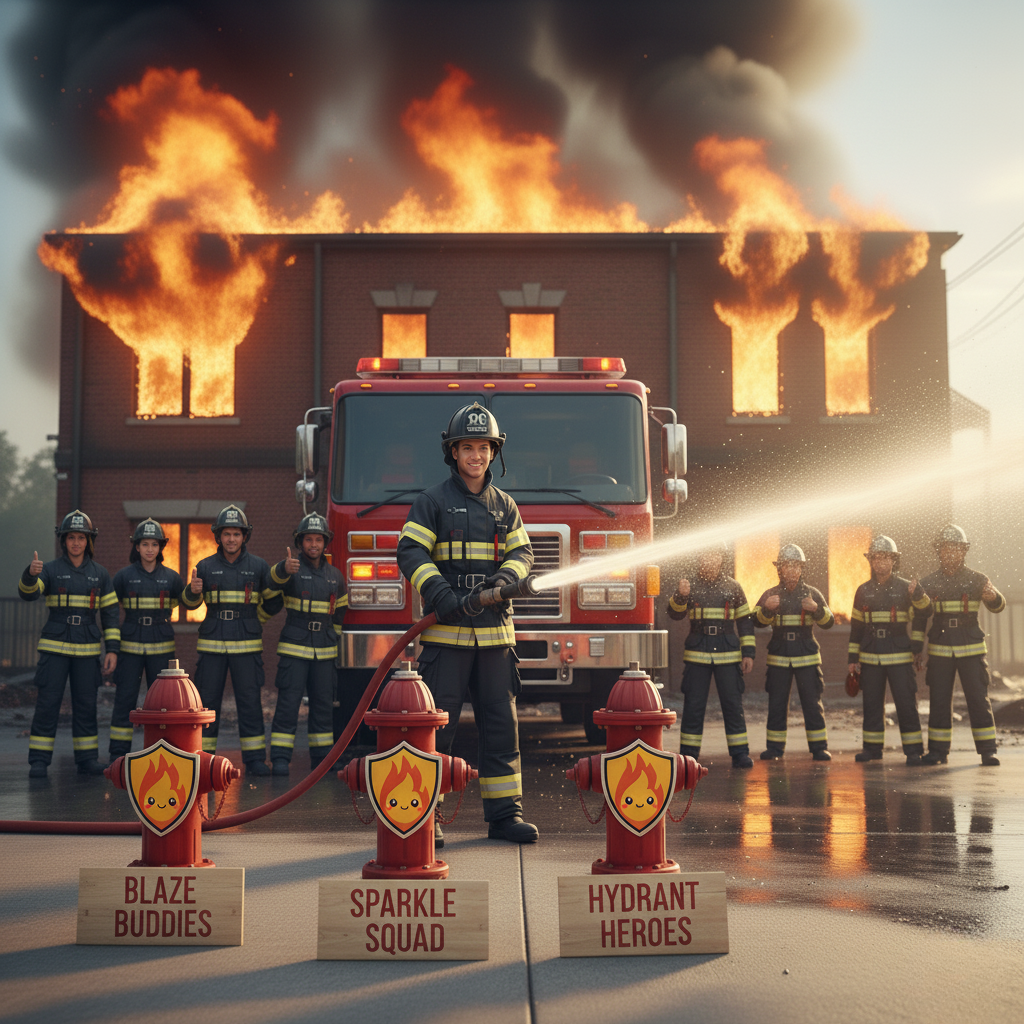Pick the Hydrant Heroes sign

[x=642, y=913]
